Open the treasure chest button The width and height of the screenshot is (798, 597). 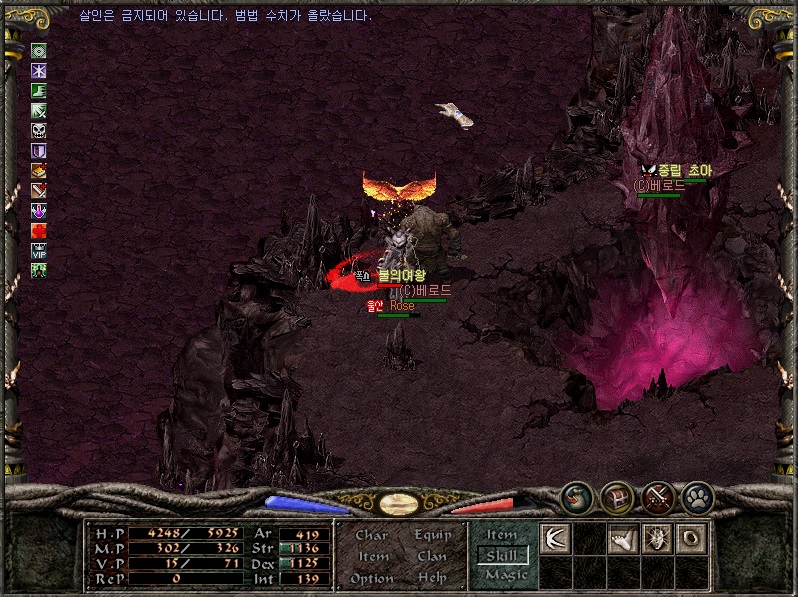pos(616,496)
